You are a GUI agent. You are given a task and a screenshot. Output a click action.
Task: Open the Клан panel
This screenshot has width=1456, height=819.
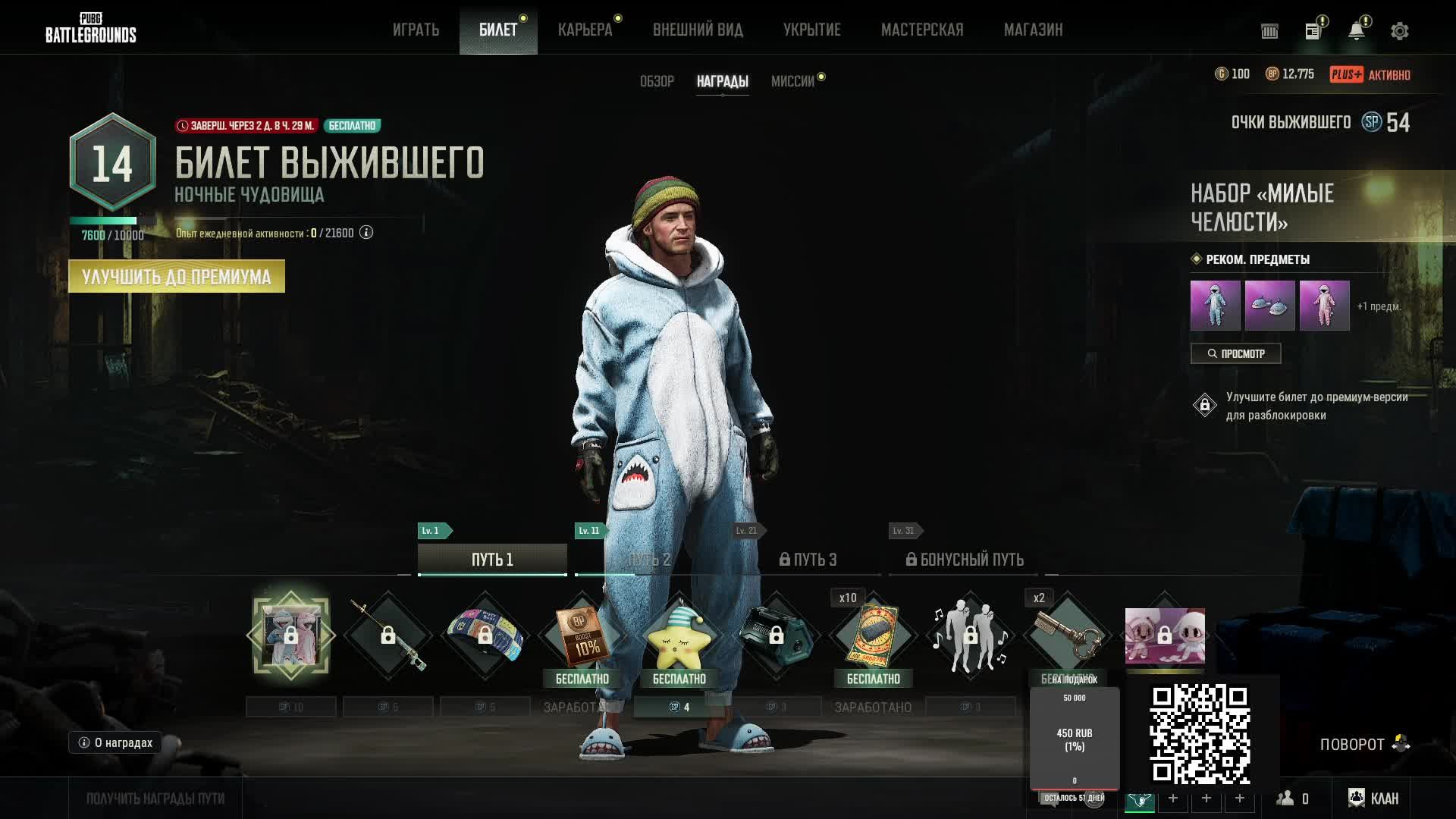1373,799
